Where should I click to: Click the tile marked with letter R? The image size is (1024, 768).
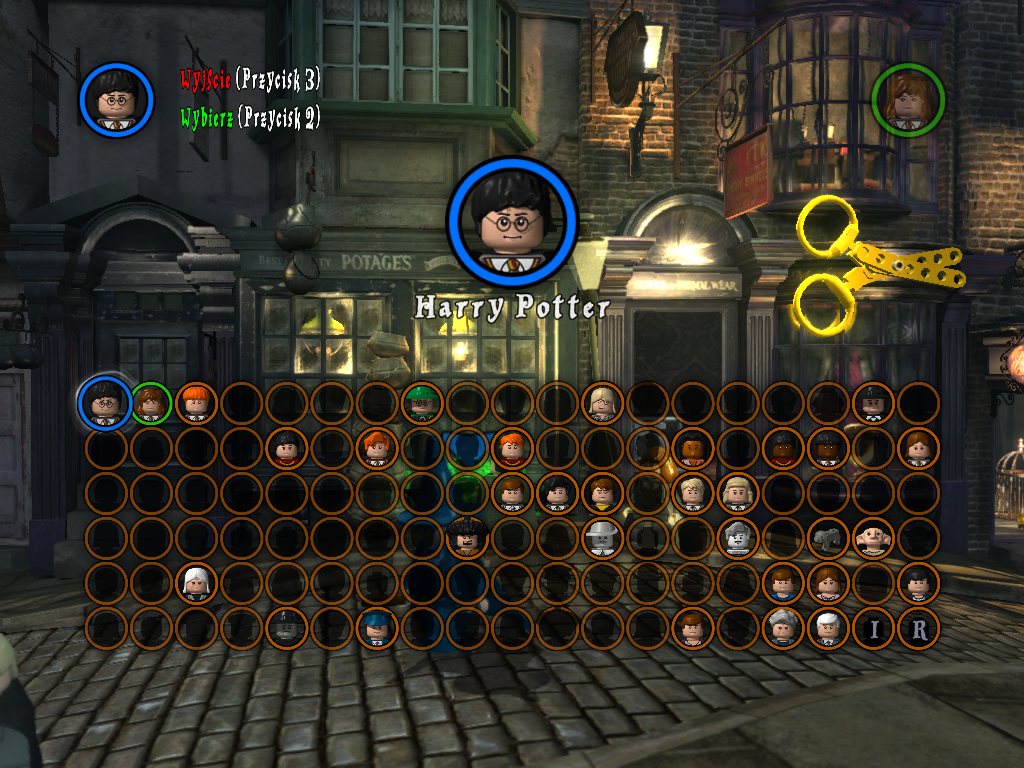(x=918, y=629)
